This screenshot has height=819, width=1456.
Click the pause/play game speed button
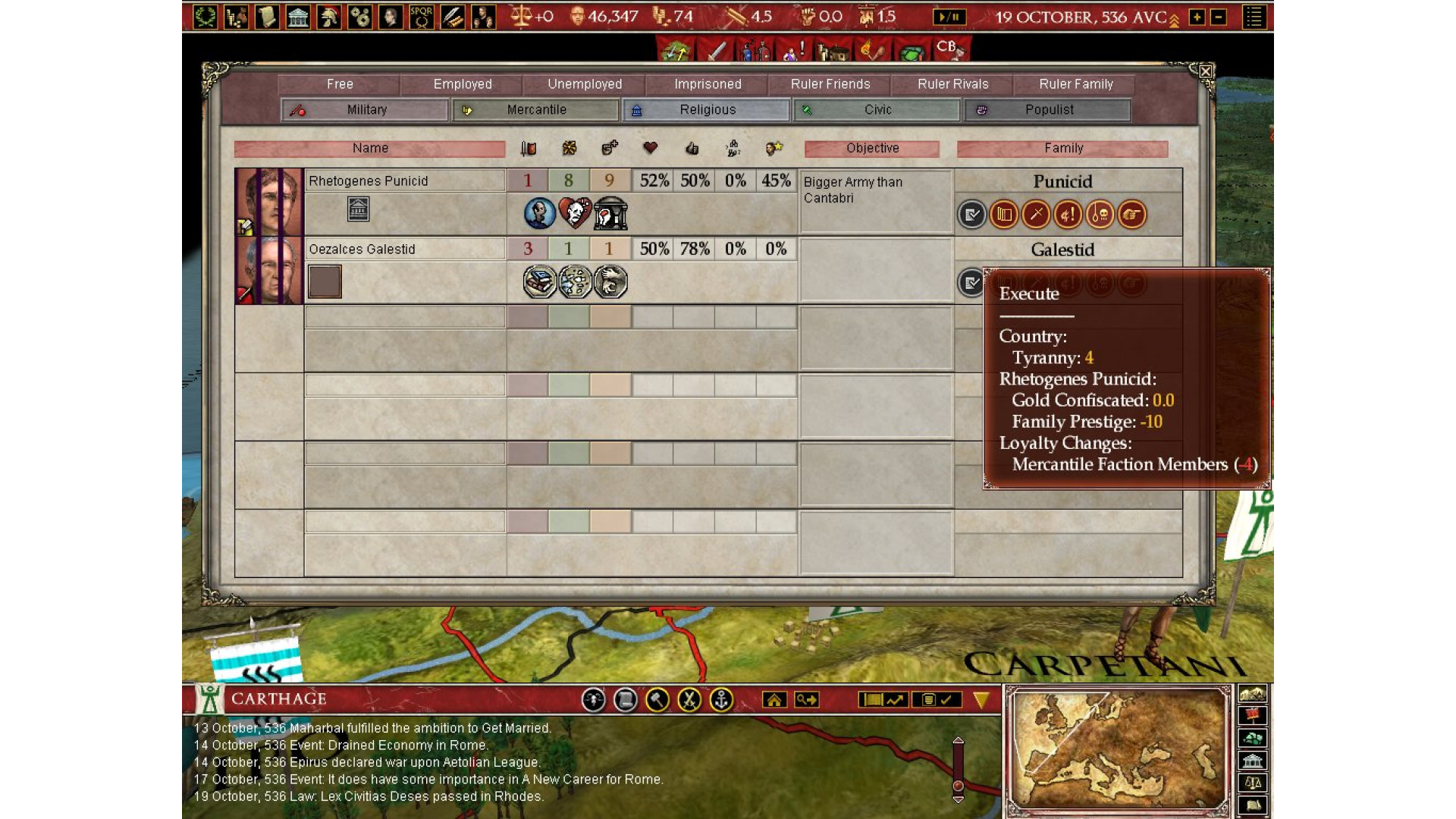pos(949,17)
